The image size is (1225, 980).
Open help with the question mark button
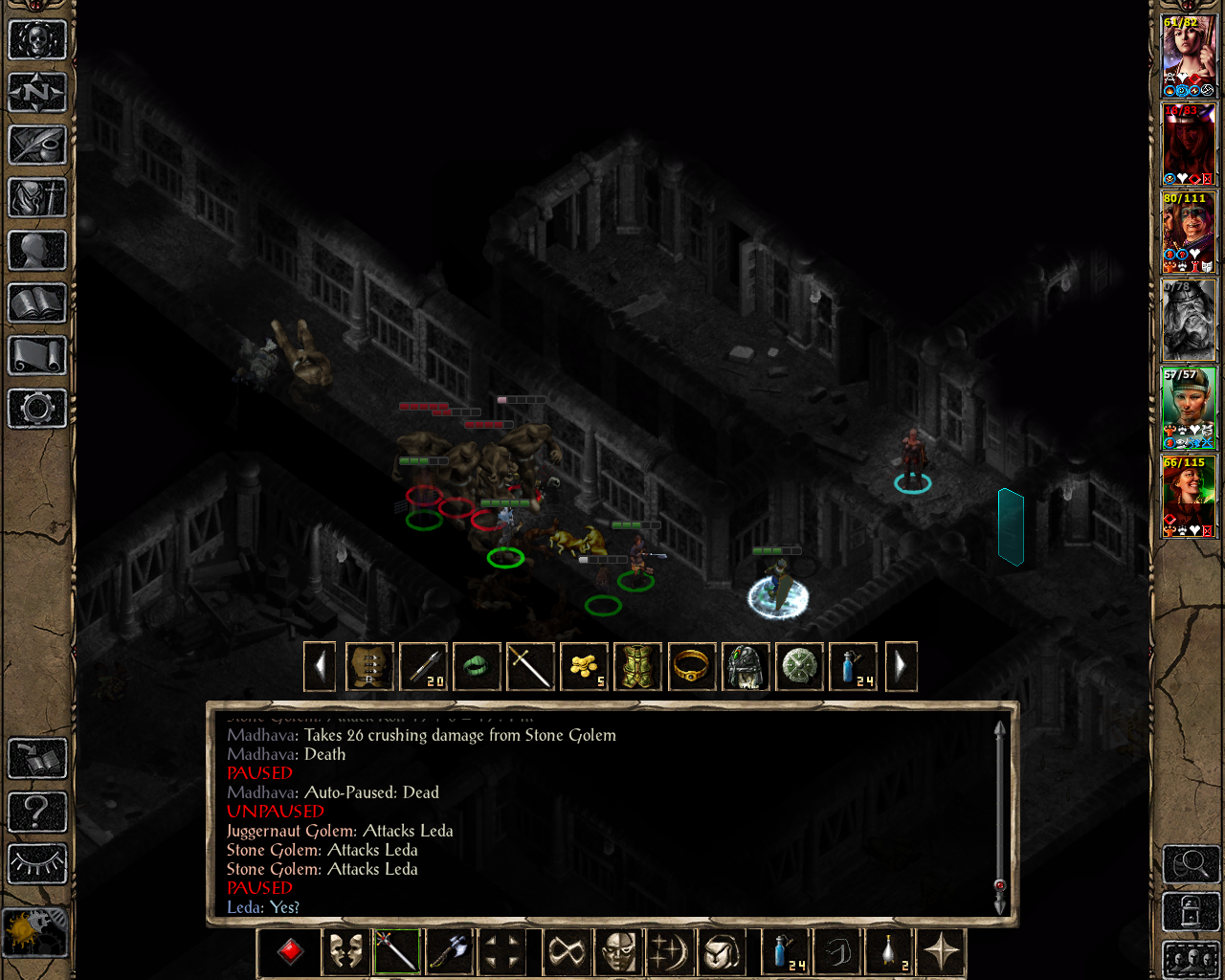coord(37,813)
